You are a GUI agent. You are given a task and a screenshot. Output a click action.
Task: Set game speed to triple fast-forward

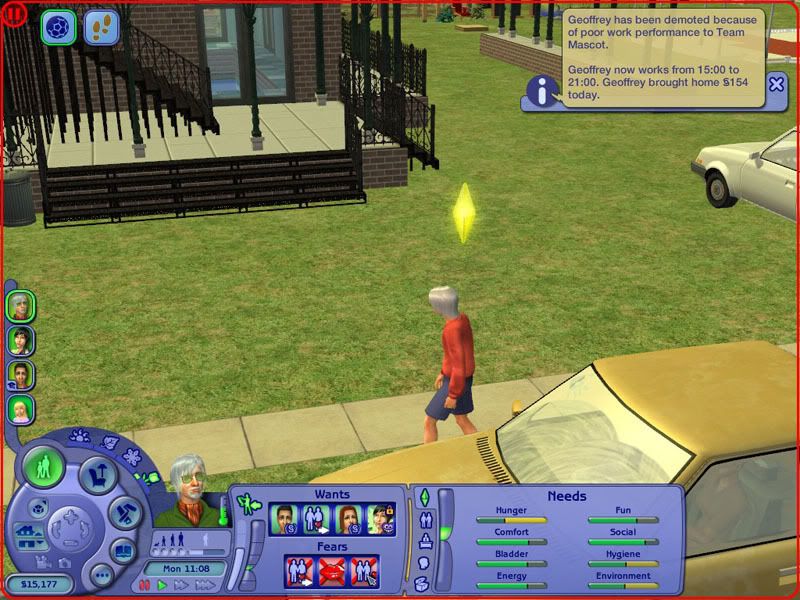coord(204,585)
